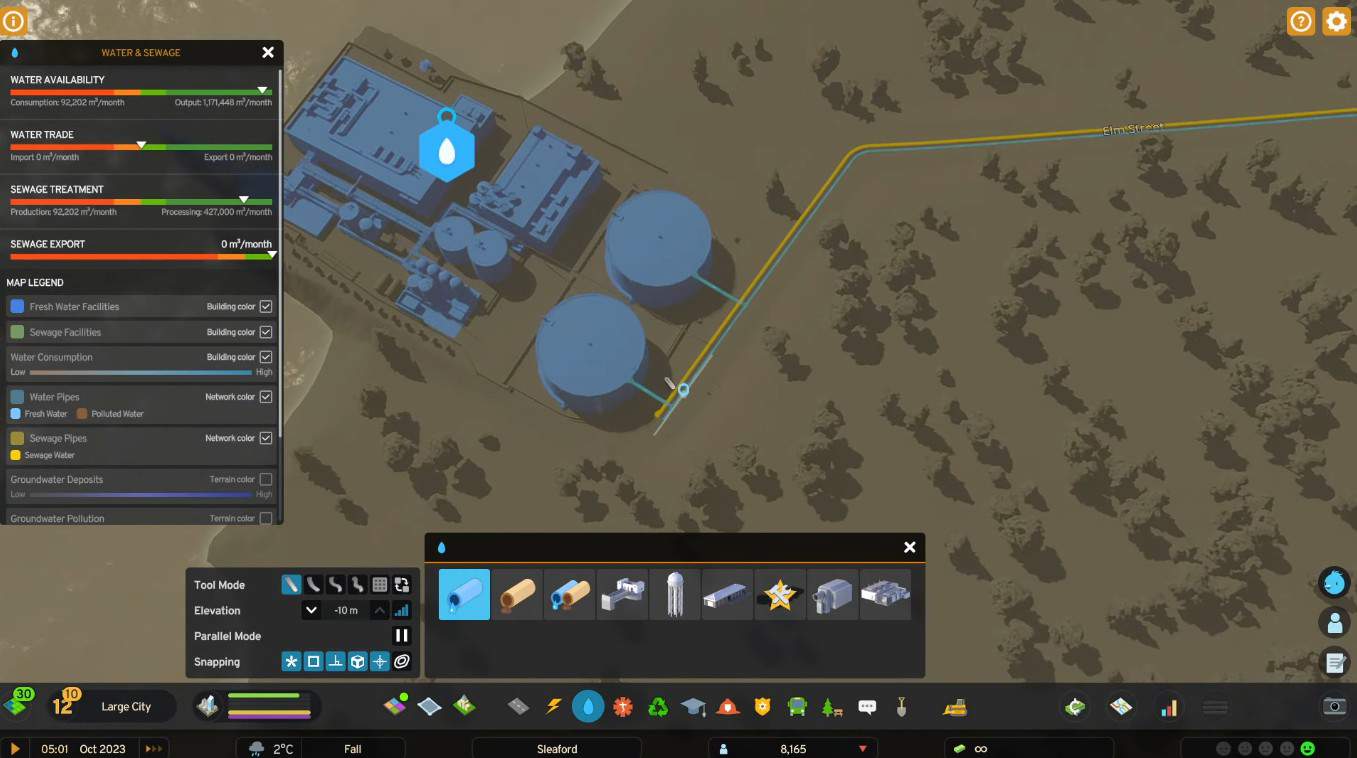
Task: Open the Garbage Management recycling menu
Action: [658, 707]
